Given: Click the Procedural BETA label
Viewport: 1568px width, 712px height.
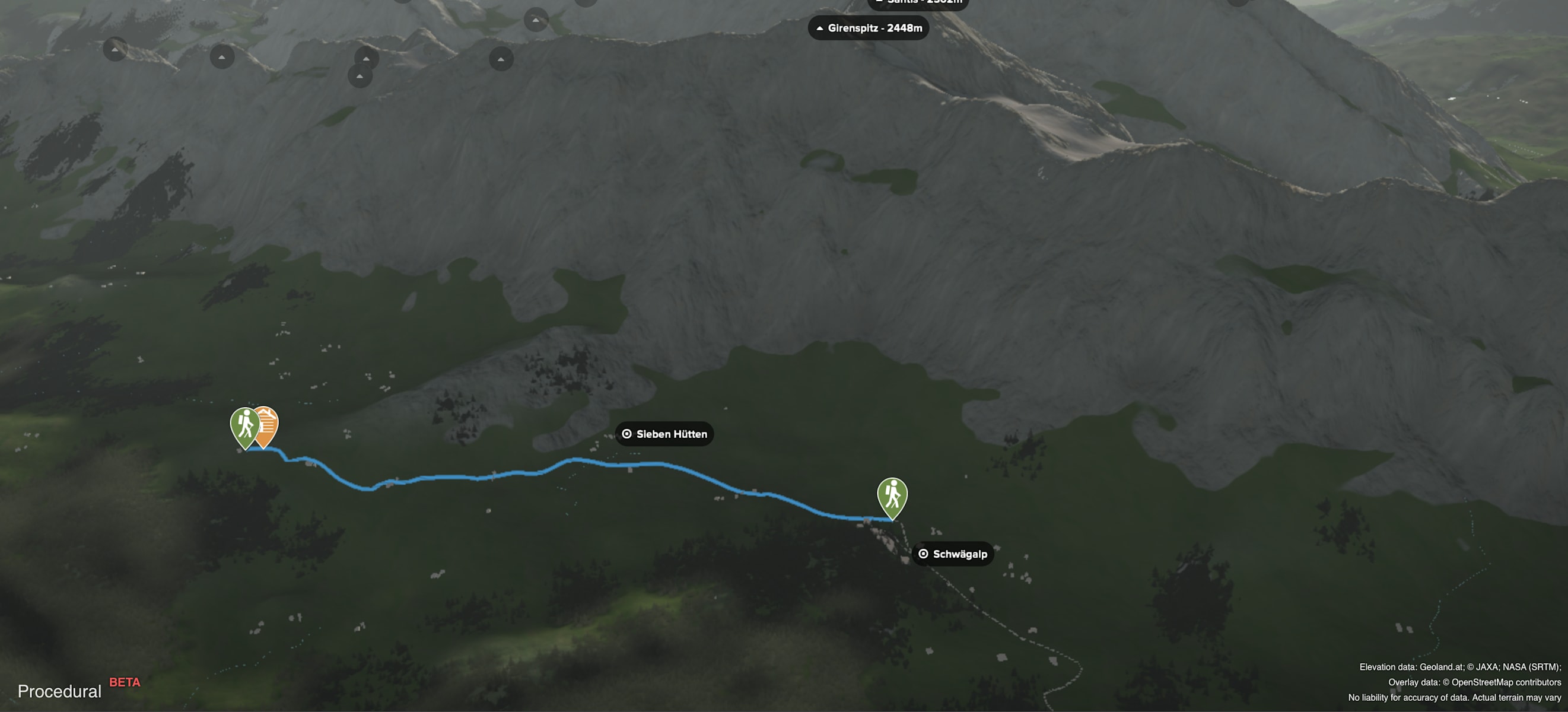Looking at the screenshot, I should tap(78, 690).
